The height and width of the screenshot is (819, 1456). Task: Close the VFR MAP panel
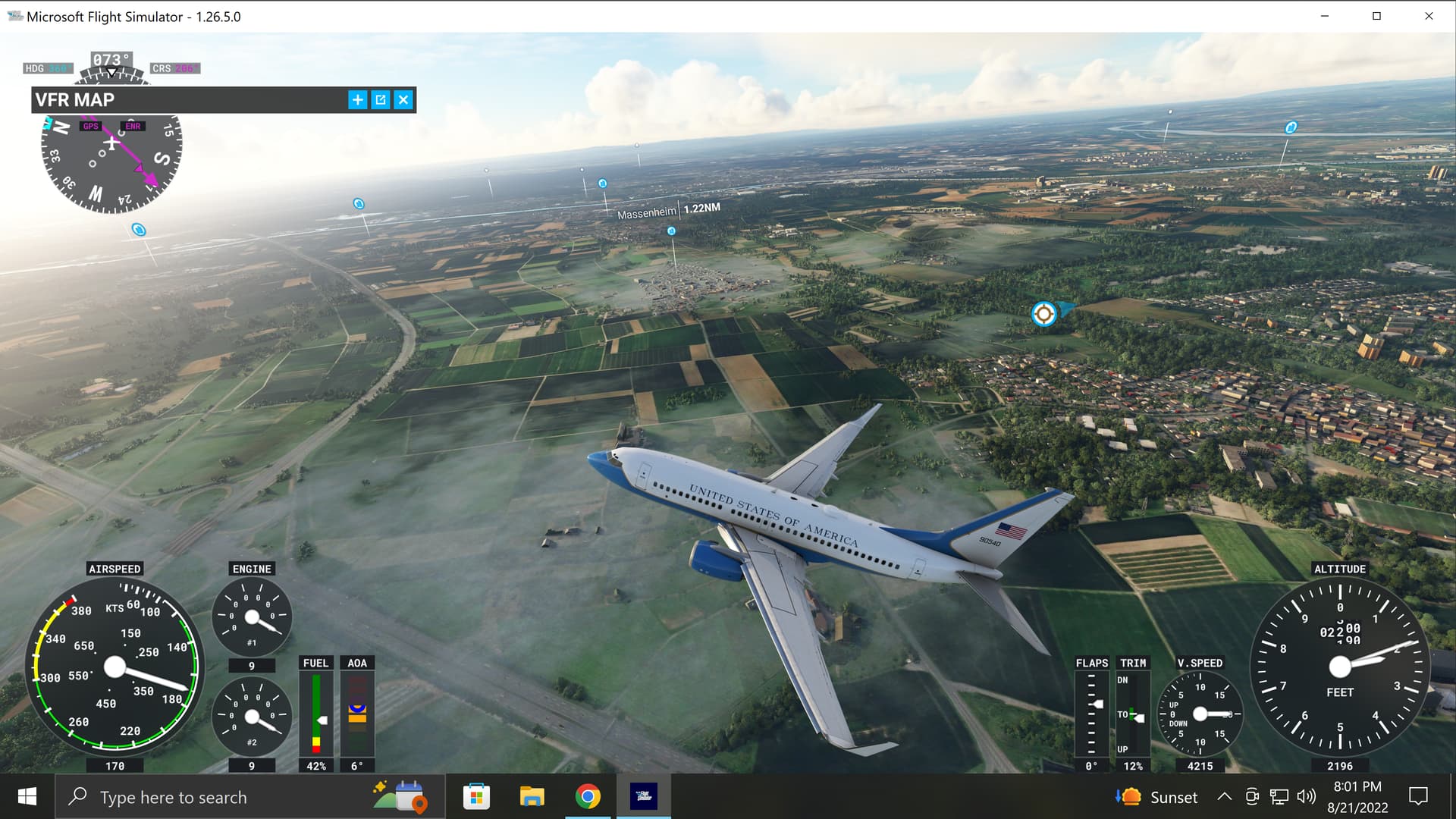[x=403, y=99]
